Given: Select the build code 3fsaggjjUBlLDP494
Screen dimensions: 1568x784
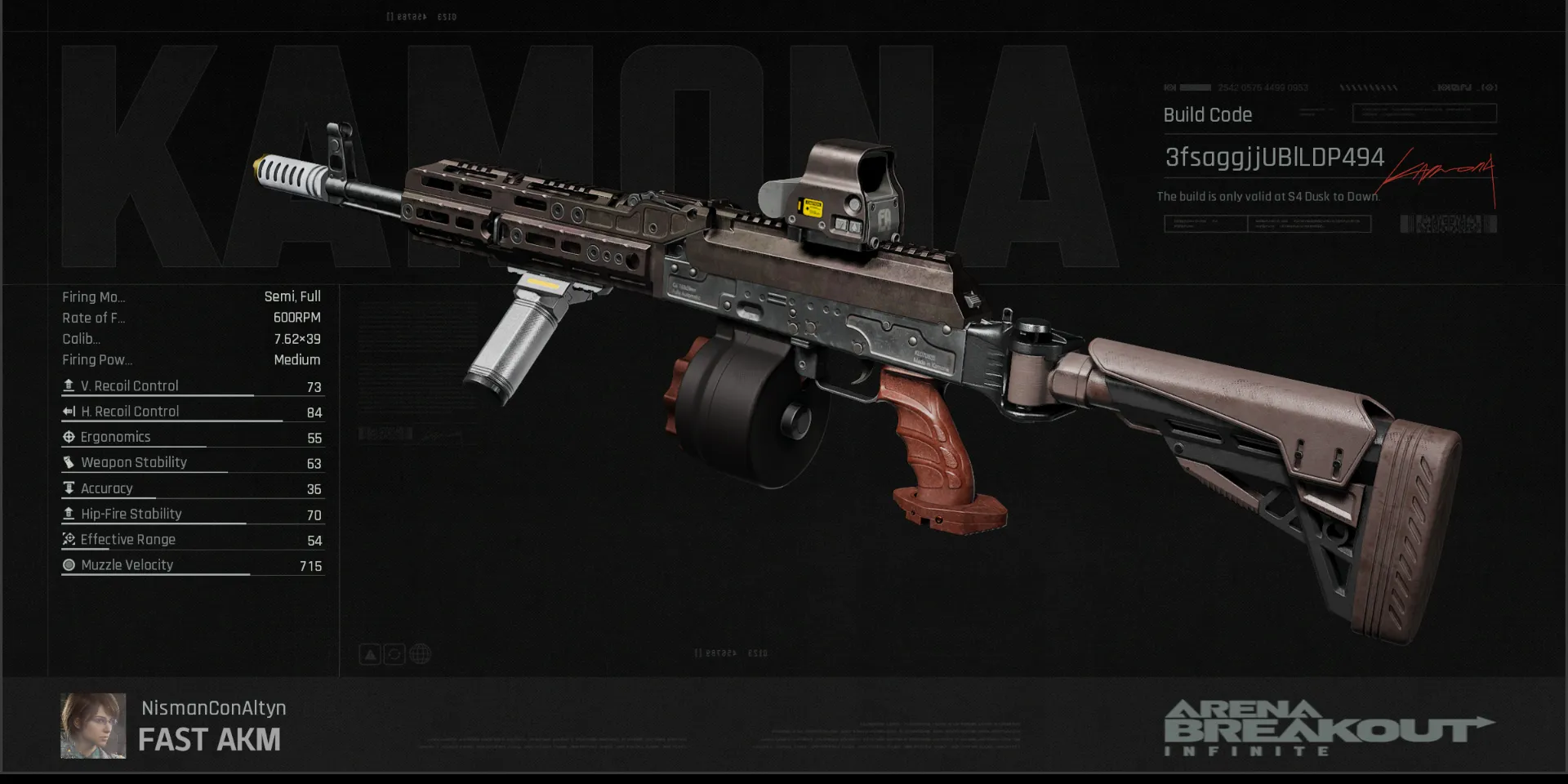Looking at the screenshot, I should [x=1274, y=158].
